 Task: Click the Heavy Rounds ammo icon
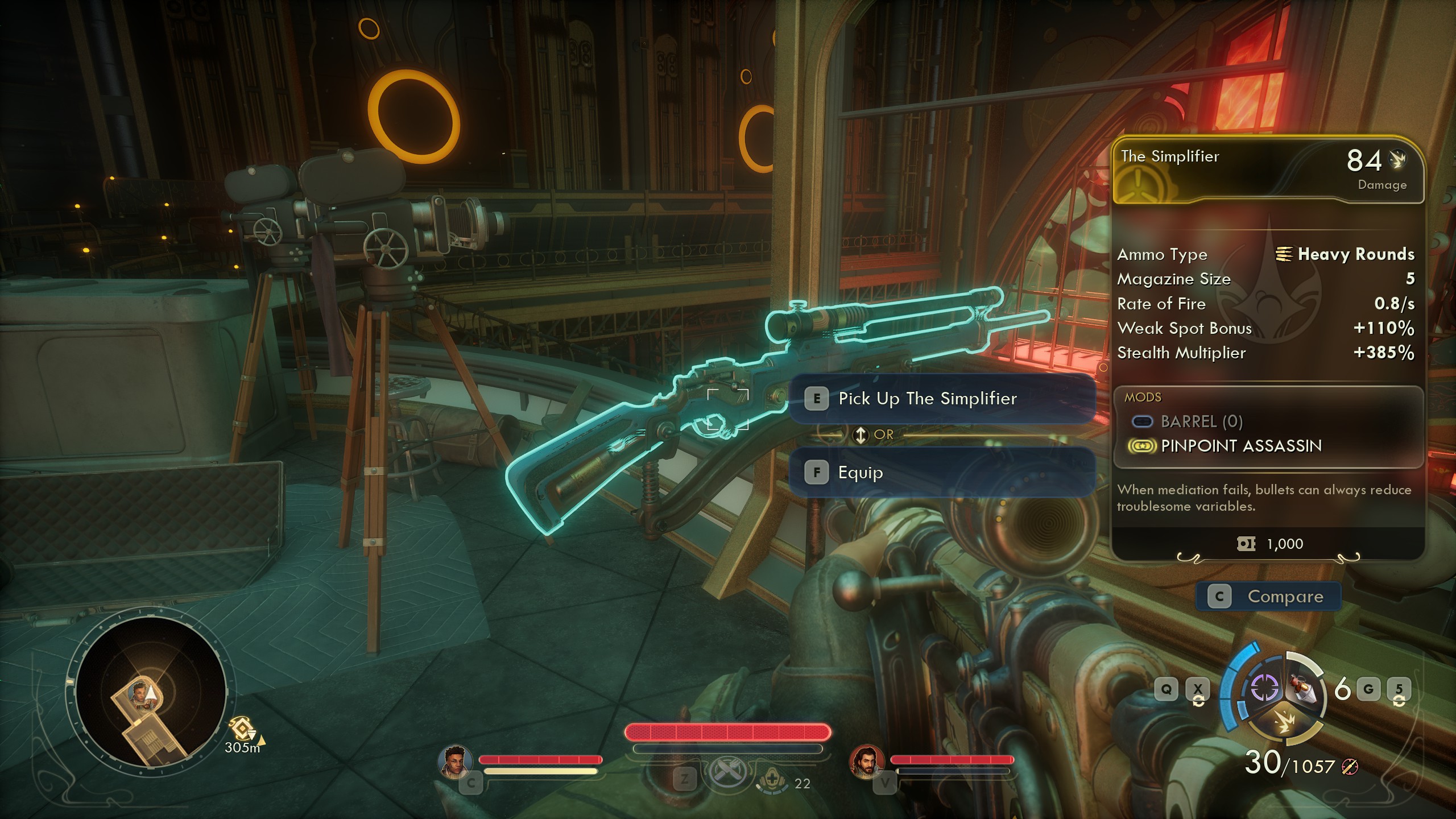pyautogui.click(x=1286, y=255)
